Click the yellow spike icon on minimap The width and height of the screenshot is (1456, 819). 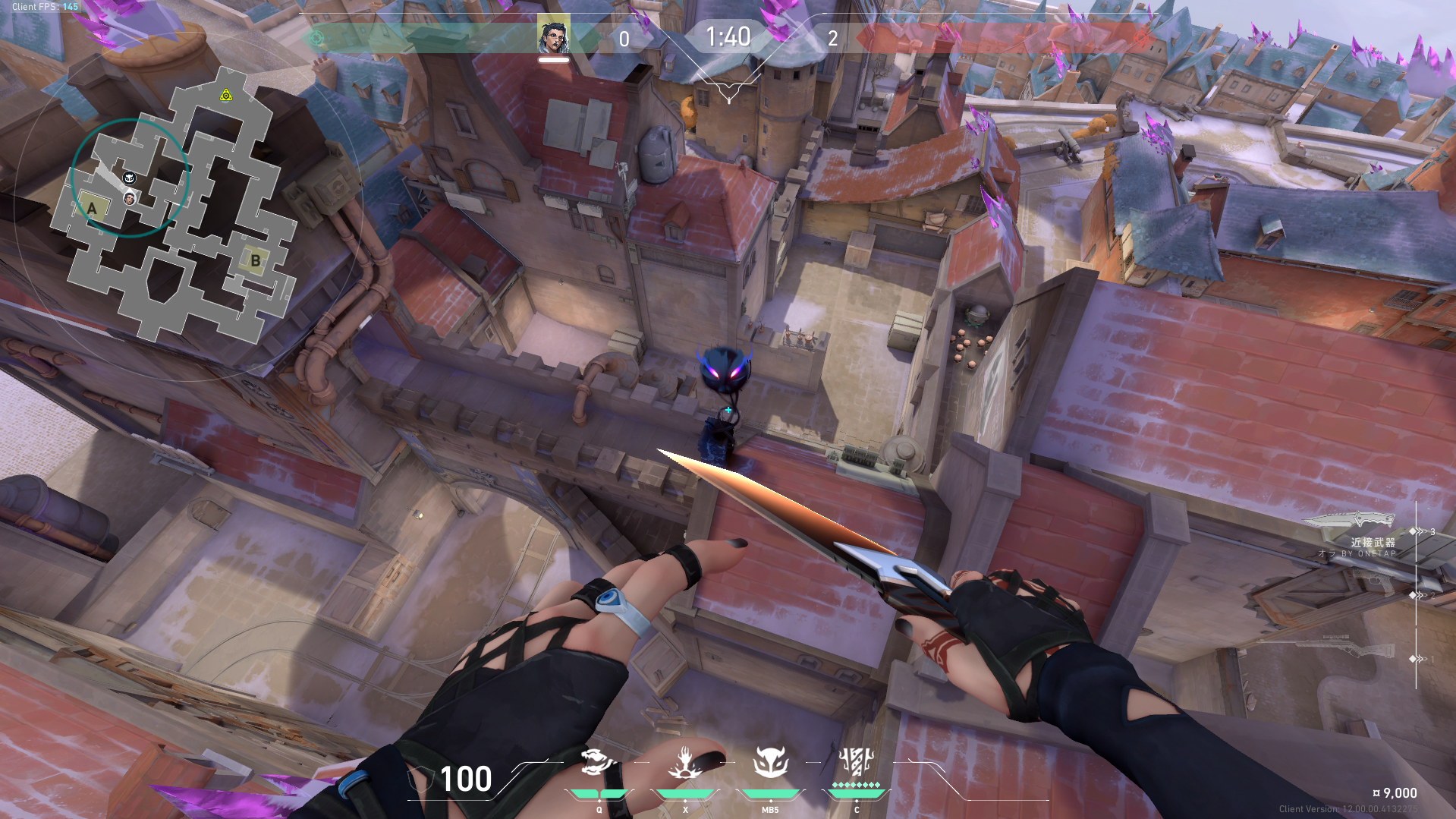225,96
